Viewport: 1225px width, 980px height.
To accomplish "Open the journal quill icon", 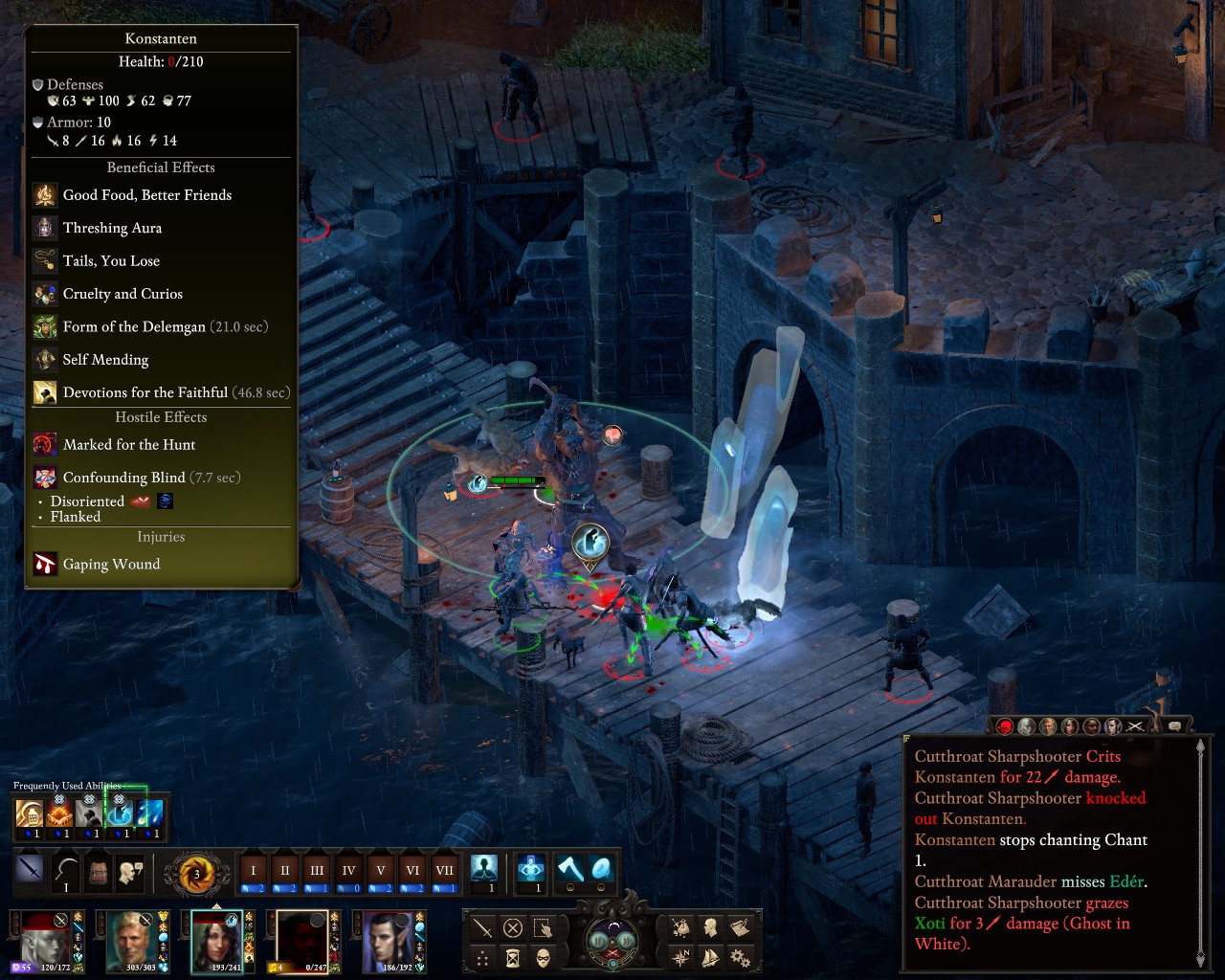I will tap(740, 926).
